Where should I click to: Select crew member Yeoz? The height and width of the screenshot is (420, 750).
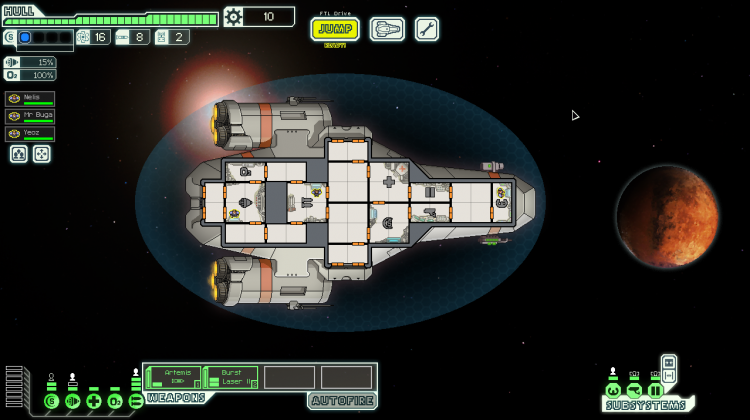pos(30,133)
